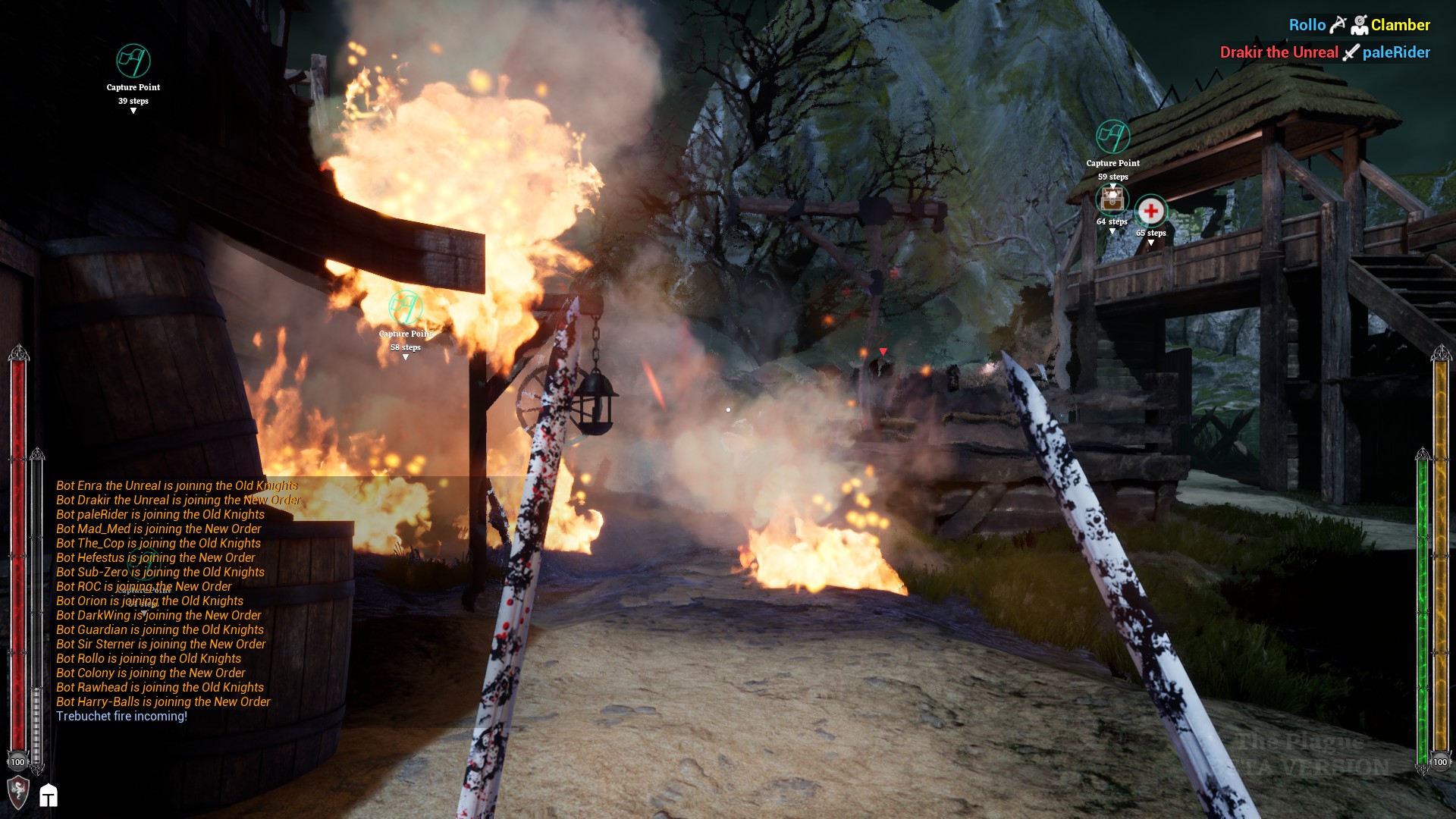1456x819 pixels.
Task: Click the Capture Point marker 58 steps away
Action: click(x=405, y=308)
